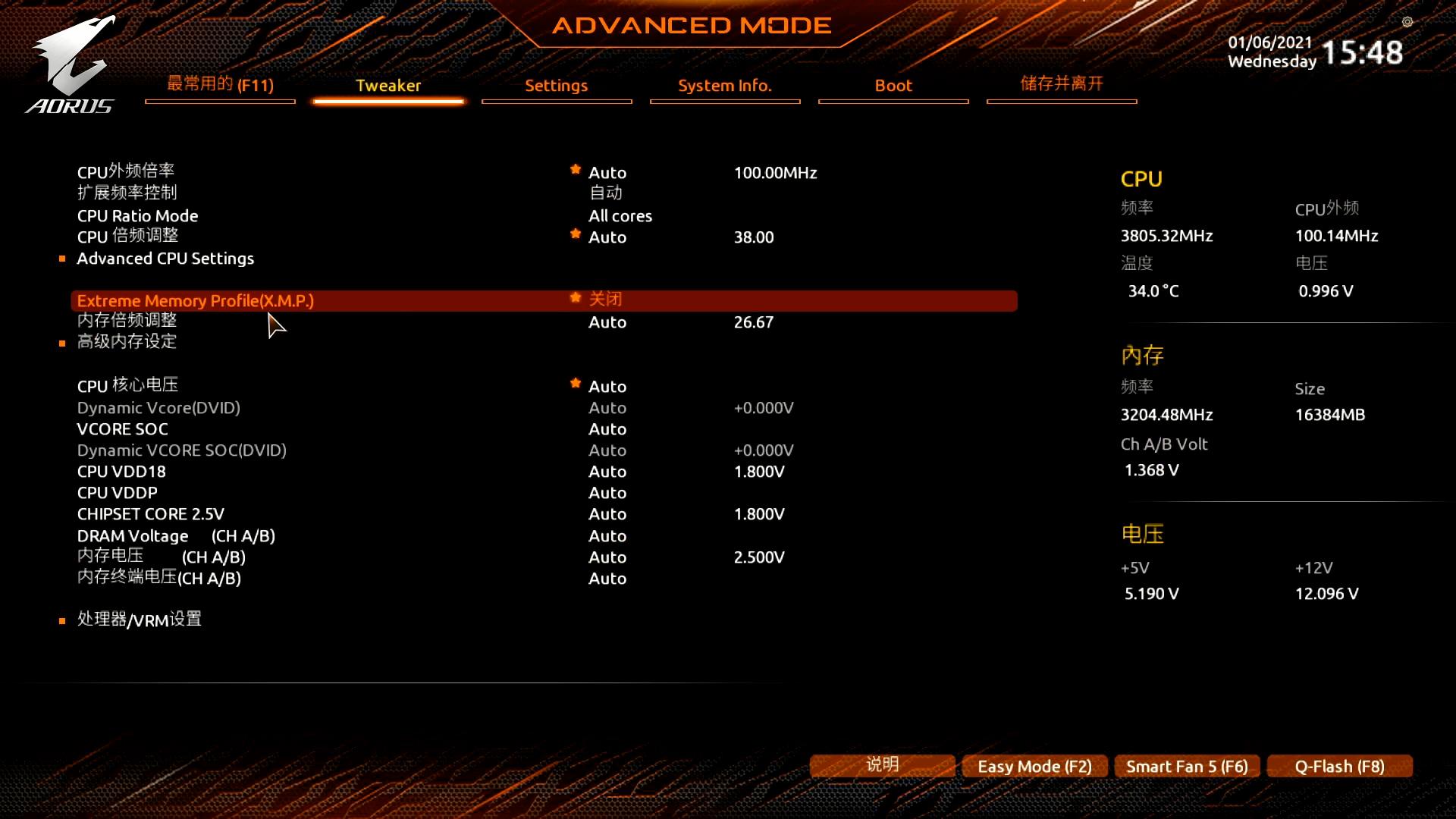This screenshot has width=1456, height=819.
Task: Launch Q-Flash (F8)
Action: point(1339,766)
